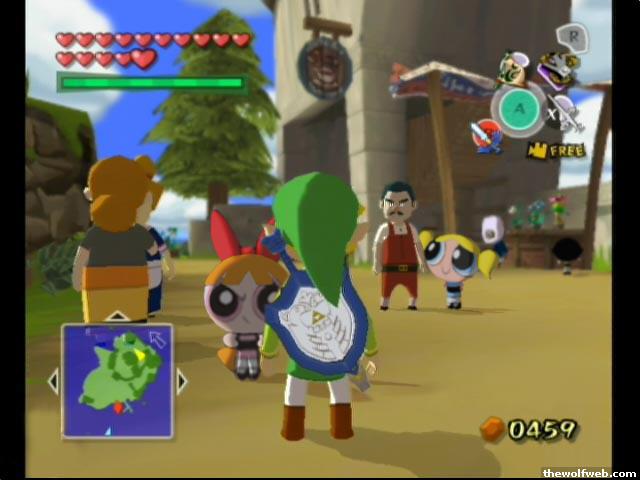Click the up arrow above the minimap

[x=117, y=316]
